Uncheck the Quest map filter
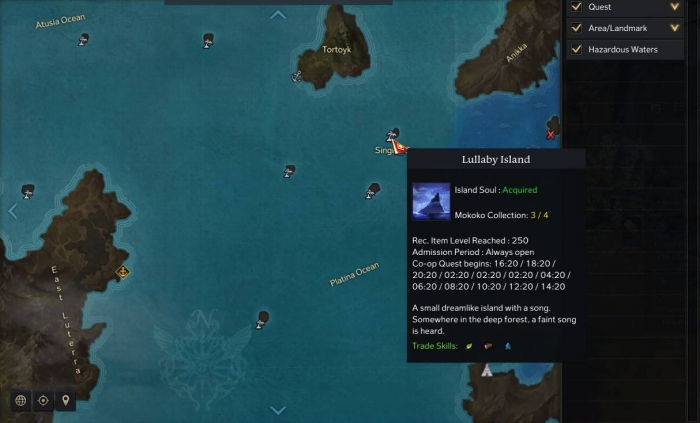The image size is (700, 423). click(x=576, y=7)
